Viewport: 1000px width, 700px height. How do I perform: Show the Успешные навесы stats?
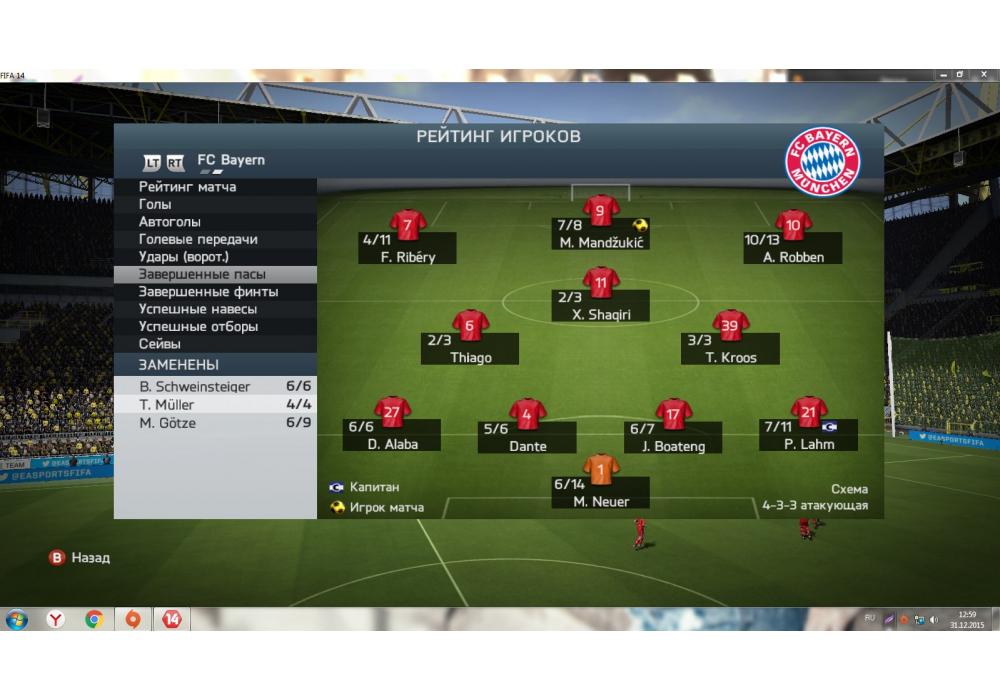tap(197, 309)
